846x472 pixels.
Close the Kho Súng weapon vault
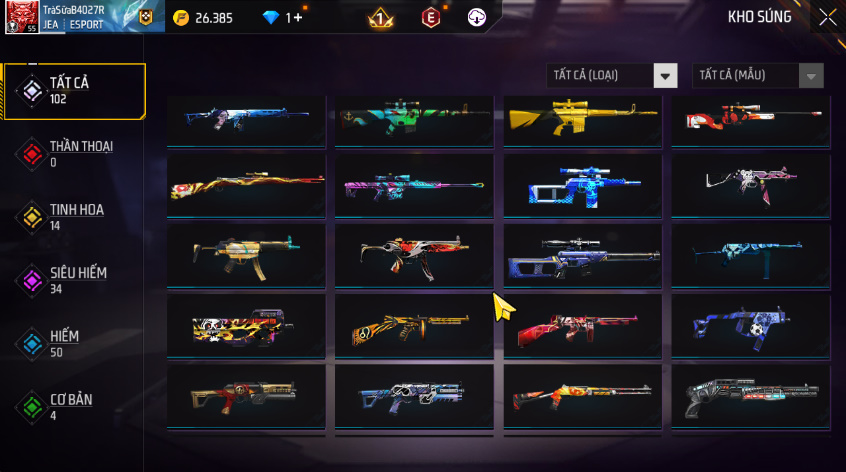[827, 17]
